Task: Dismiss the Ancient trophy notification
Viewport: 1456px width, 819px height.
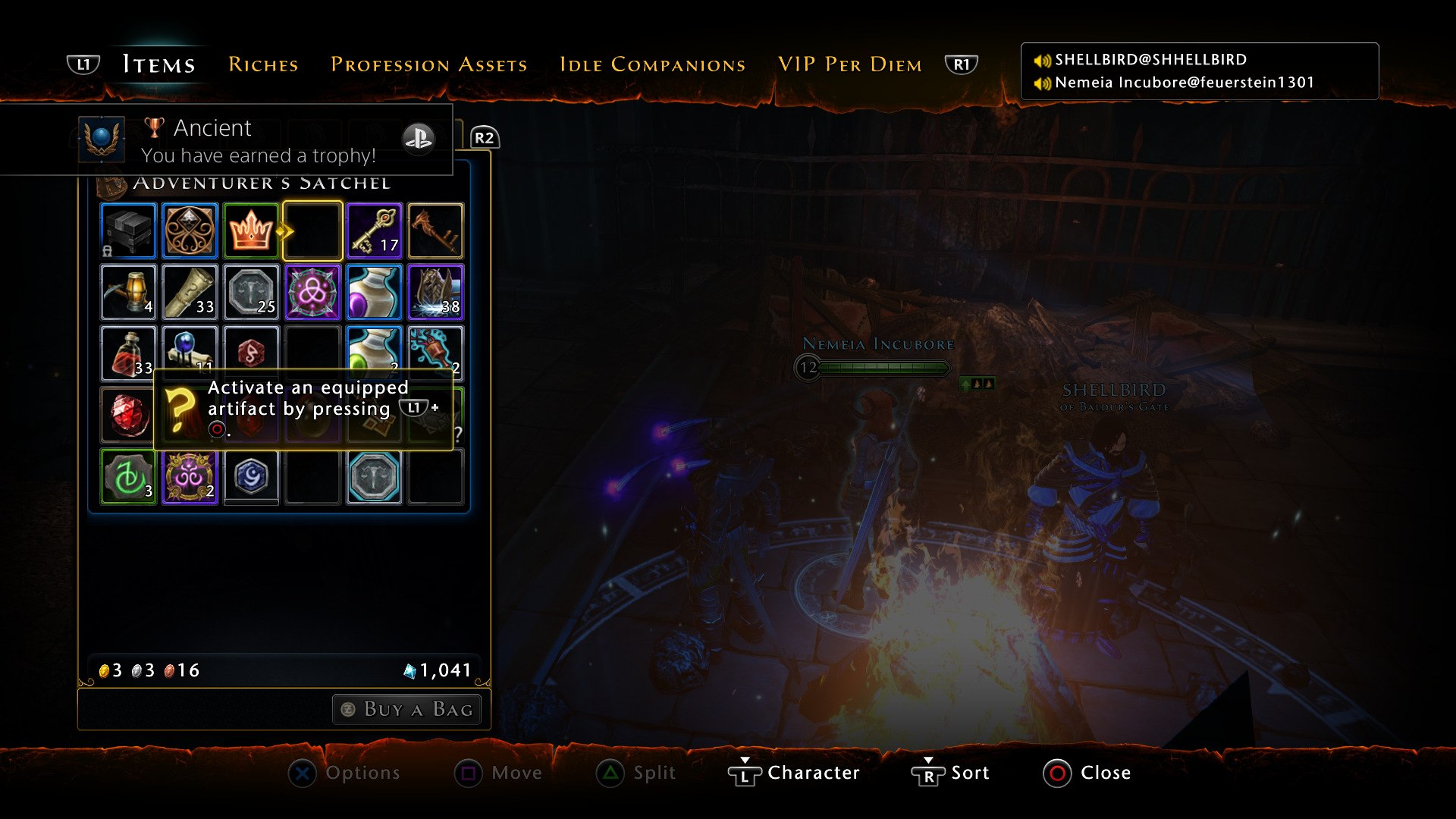Action: [x=227, y=140]
